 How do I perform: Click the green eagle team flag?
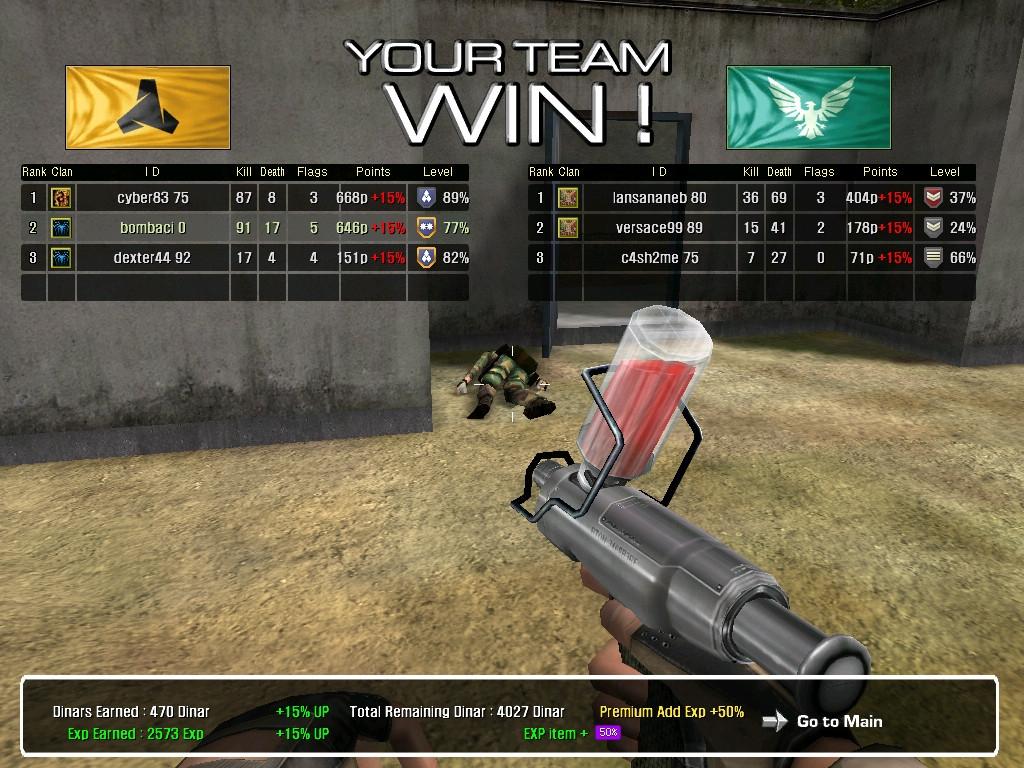pos(808,107)
